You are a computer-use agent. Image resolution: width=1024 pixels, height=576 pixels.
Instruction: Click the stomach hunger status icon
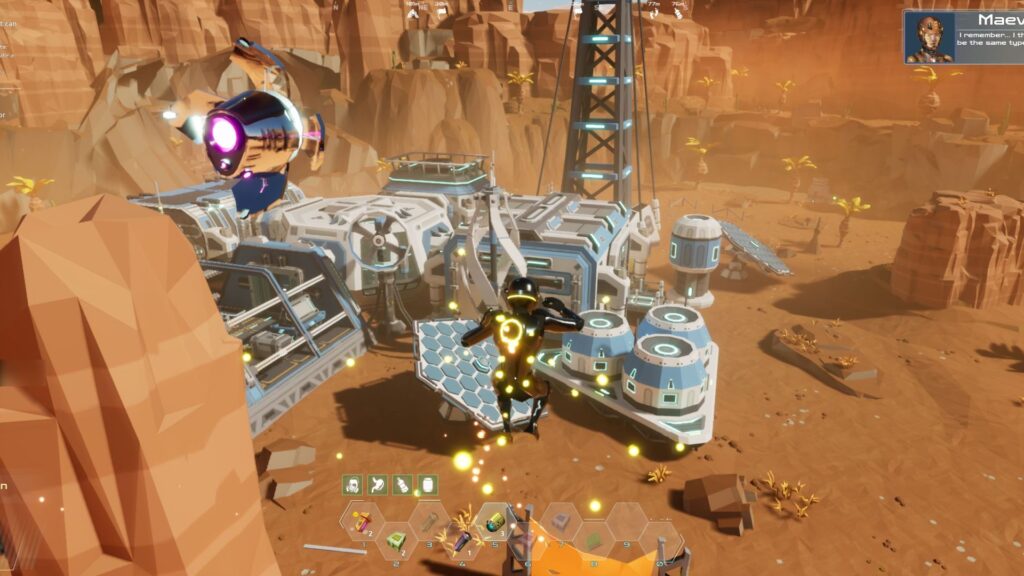click(x=377, y=485)
